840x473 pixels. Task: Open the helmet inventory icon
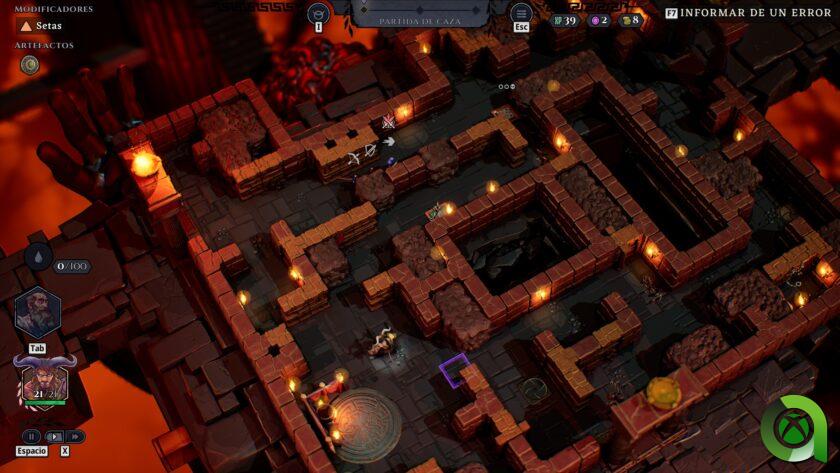pyautogui.click(x=319, y=13)
